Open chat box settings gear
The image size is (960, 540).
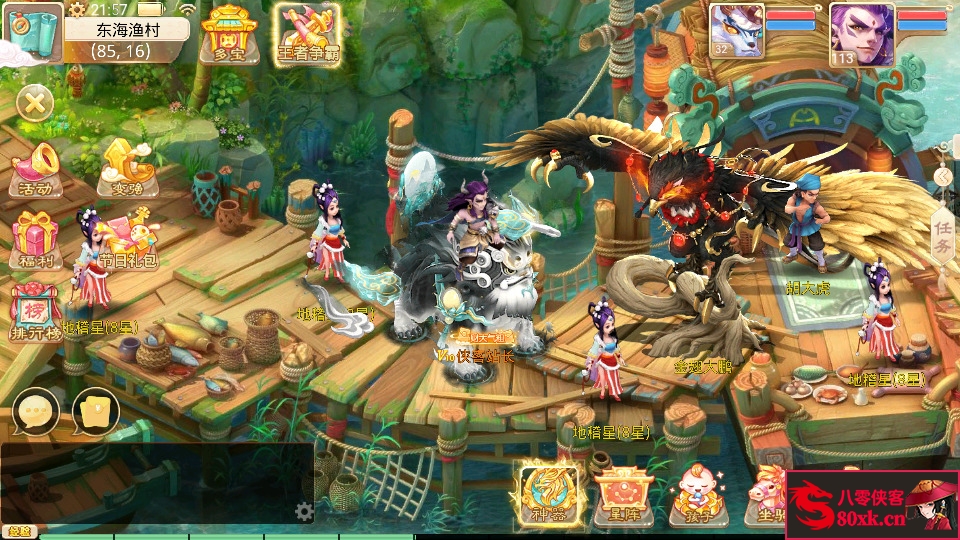point(305,512)
